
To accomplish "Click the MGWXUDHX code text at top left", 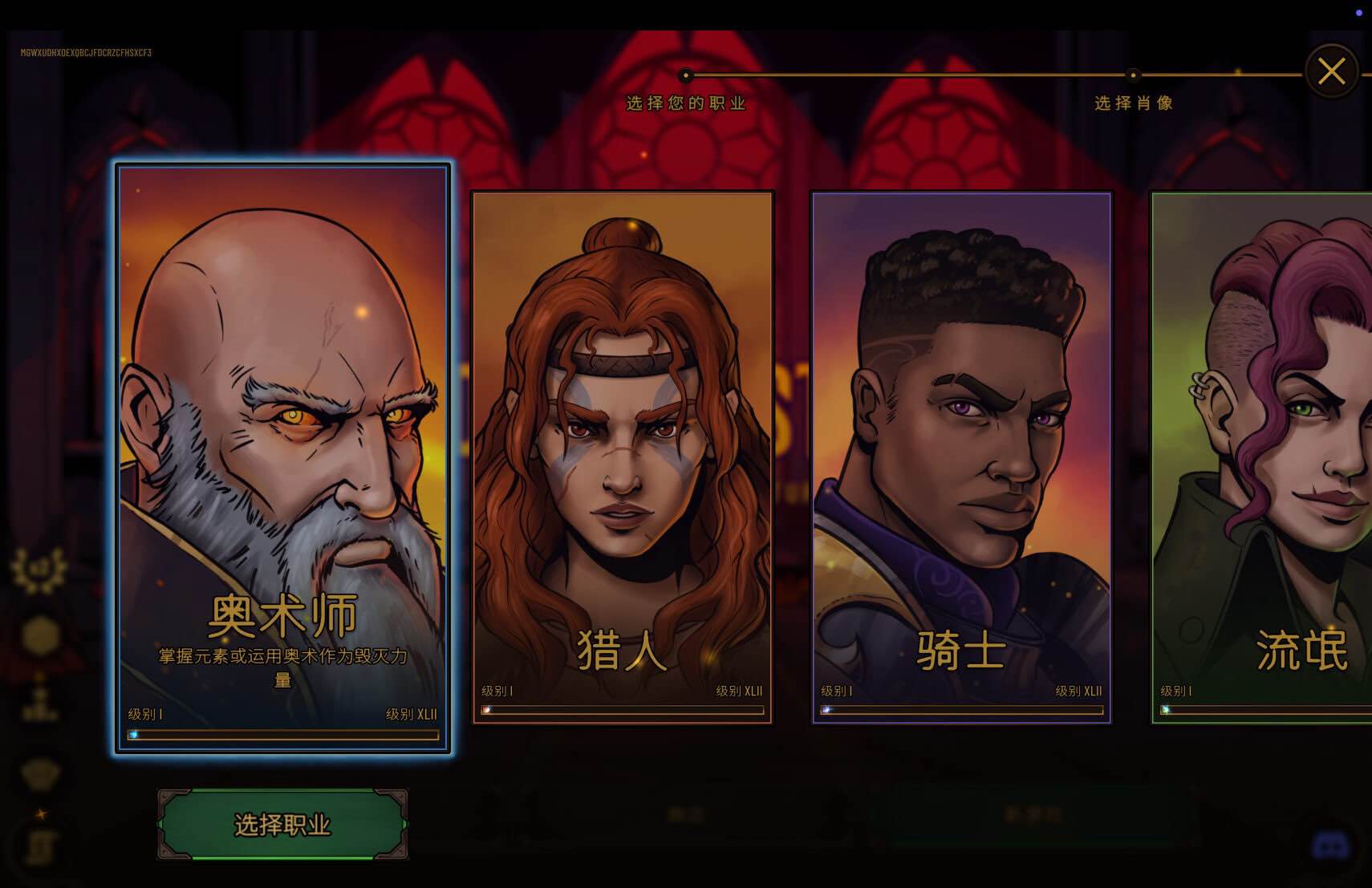I will point(86,54).
